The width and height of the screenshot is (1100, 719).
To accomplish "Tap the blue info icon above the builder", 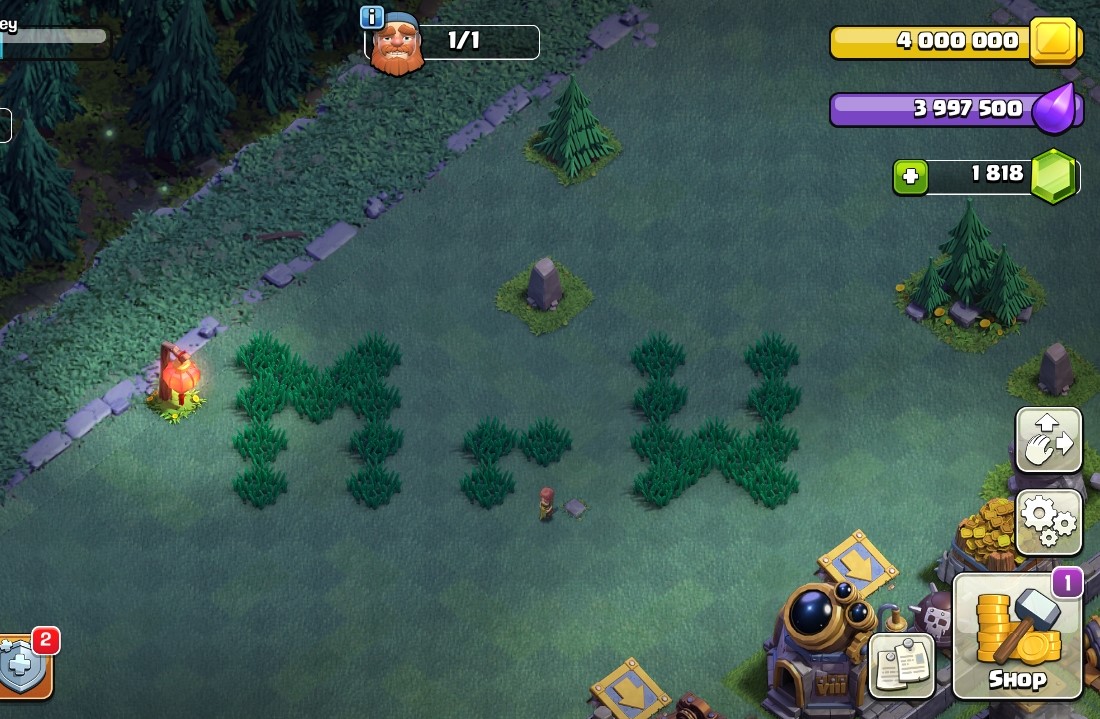I will pos(372,17).
